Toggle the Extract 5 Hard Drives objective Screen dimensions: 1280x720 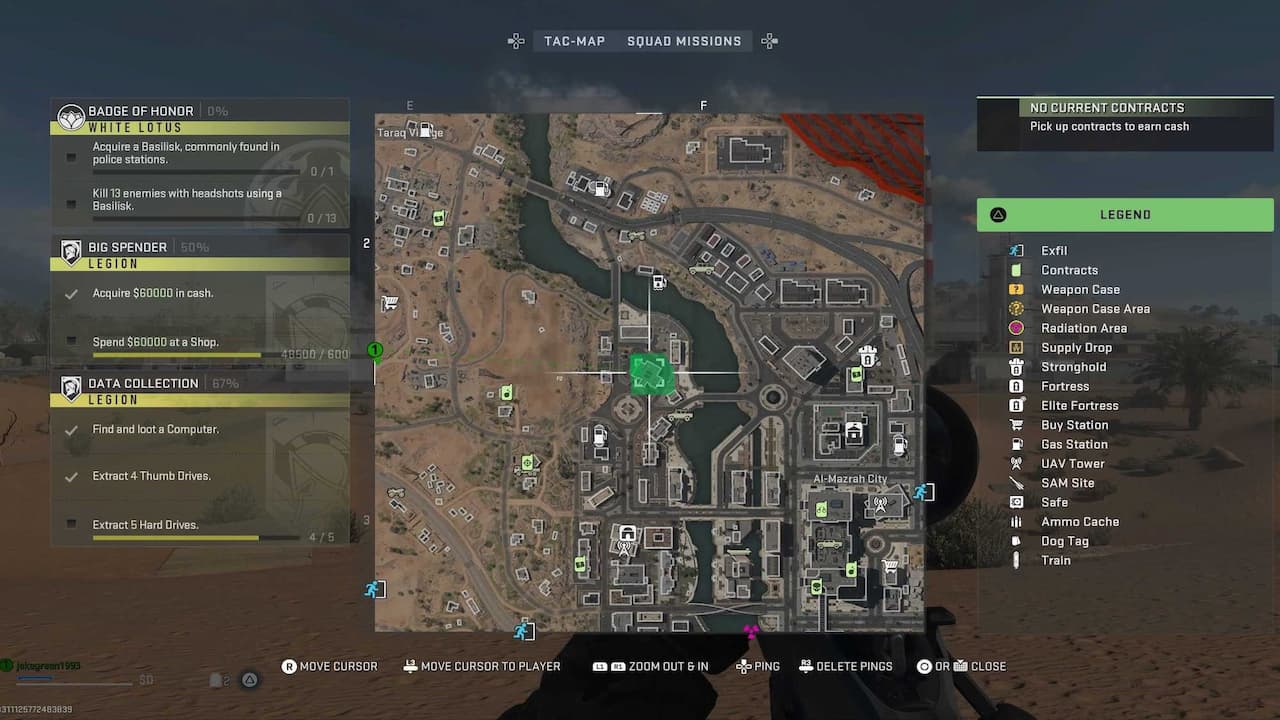[x=71, y=524]
